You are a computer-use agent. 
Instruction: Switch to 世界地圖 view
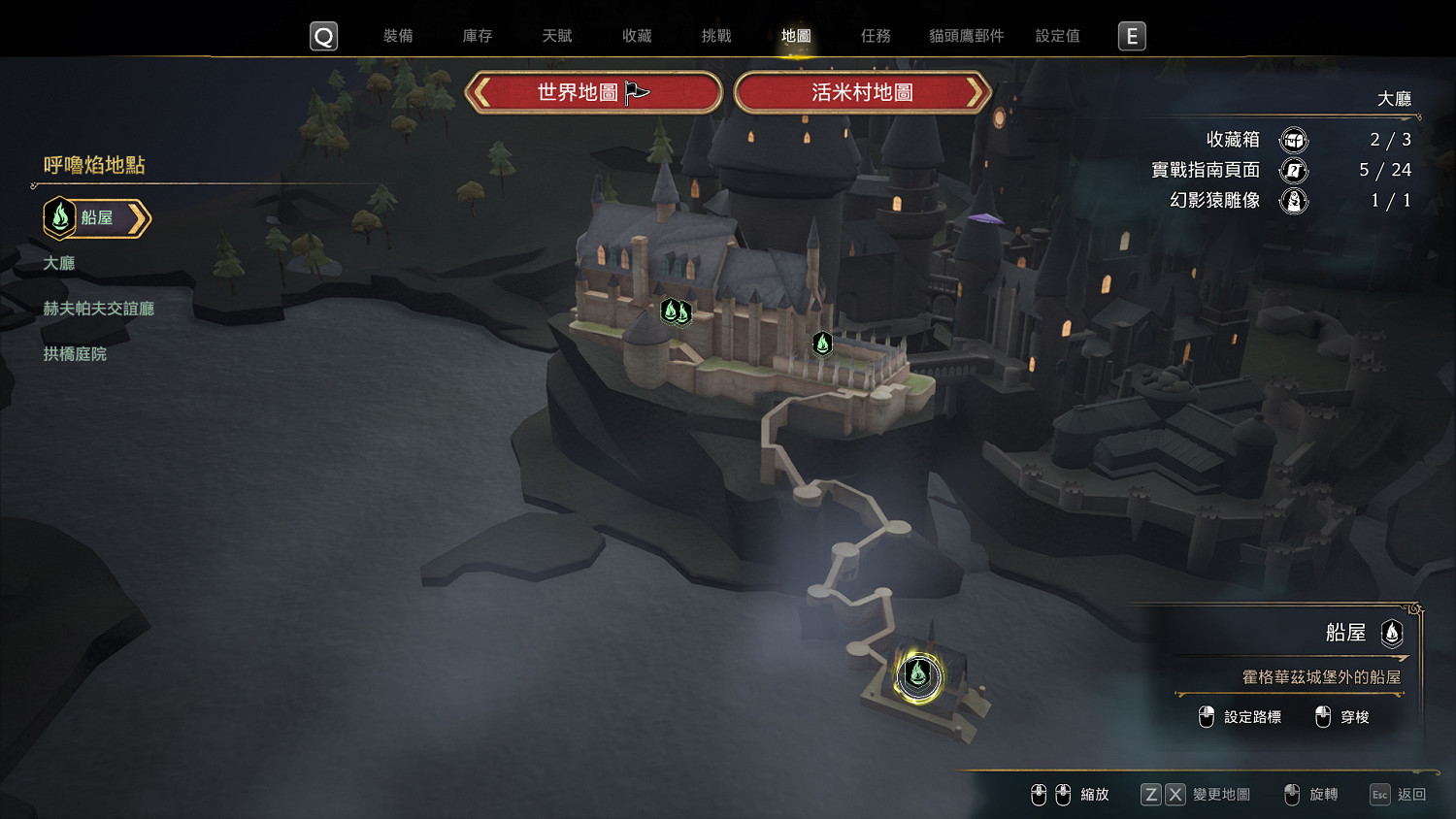click(x=594, y=92)
